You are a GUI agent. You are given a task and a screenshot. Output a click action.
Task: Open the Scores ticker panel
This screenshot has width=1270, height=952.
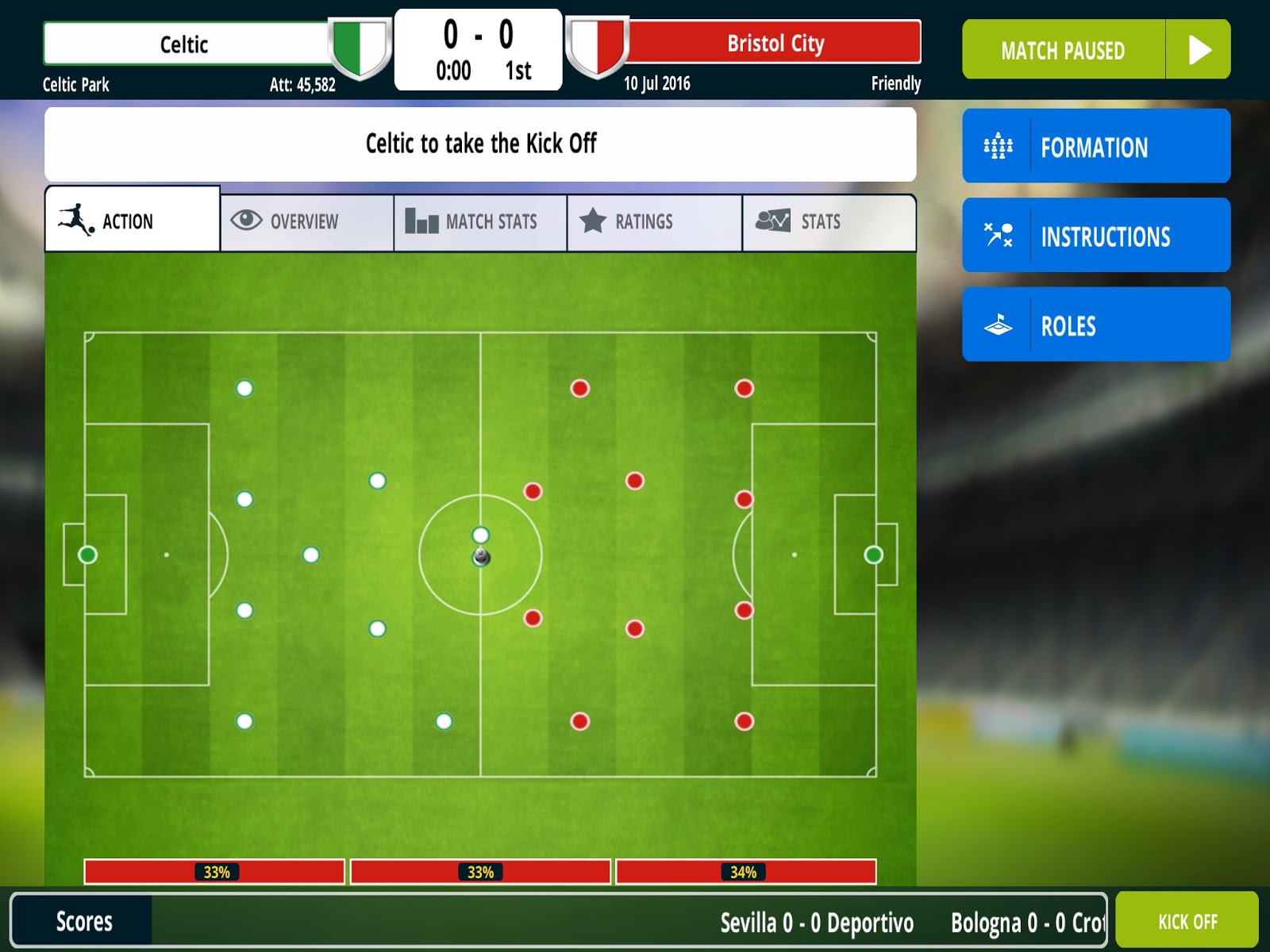coord(83,922)
